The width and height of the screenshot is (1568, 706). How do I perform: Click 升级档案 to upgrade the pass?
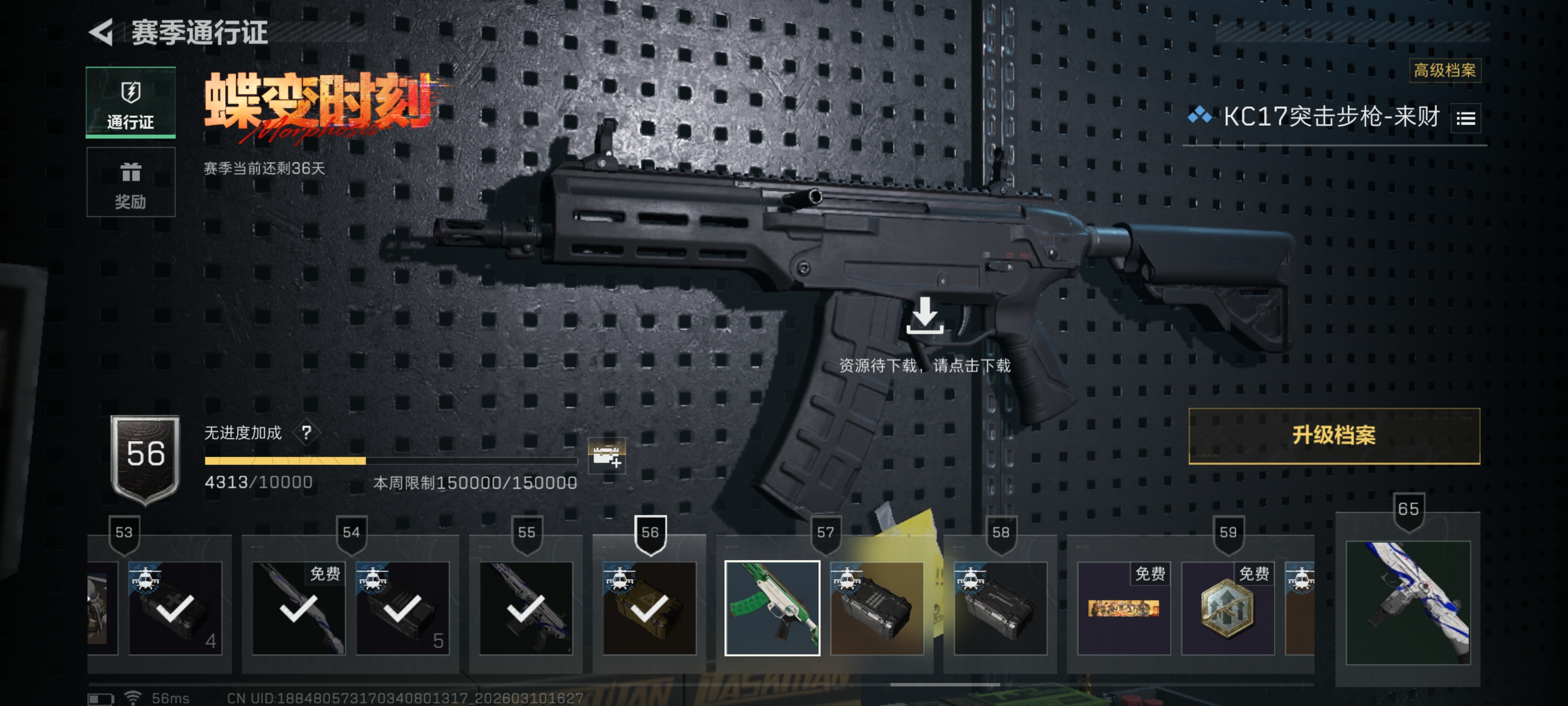(1333, 435)
